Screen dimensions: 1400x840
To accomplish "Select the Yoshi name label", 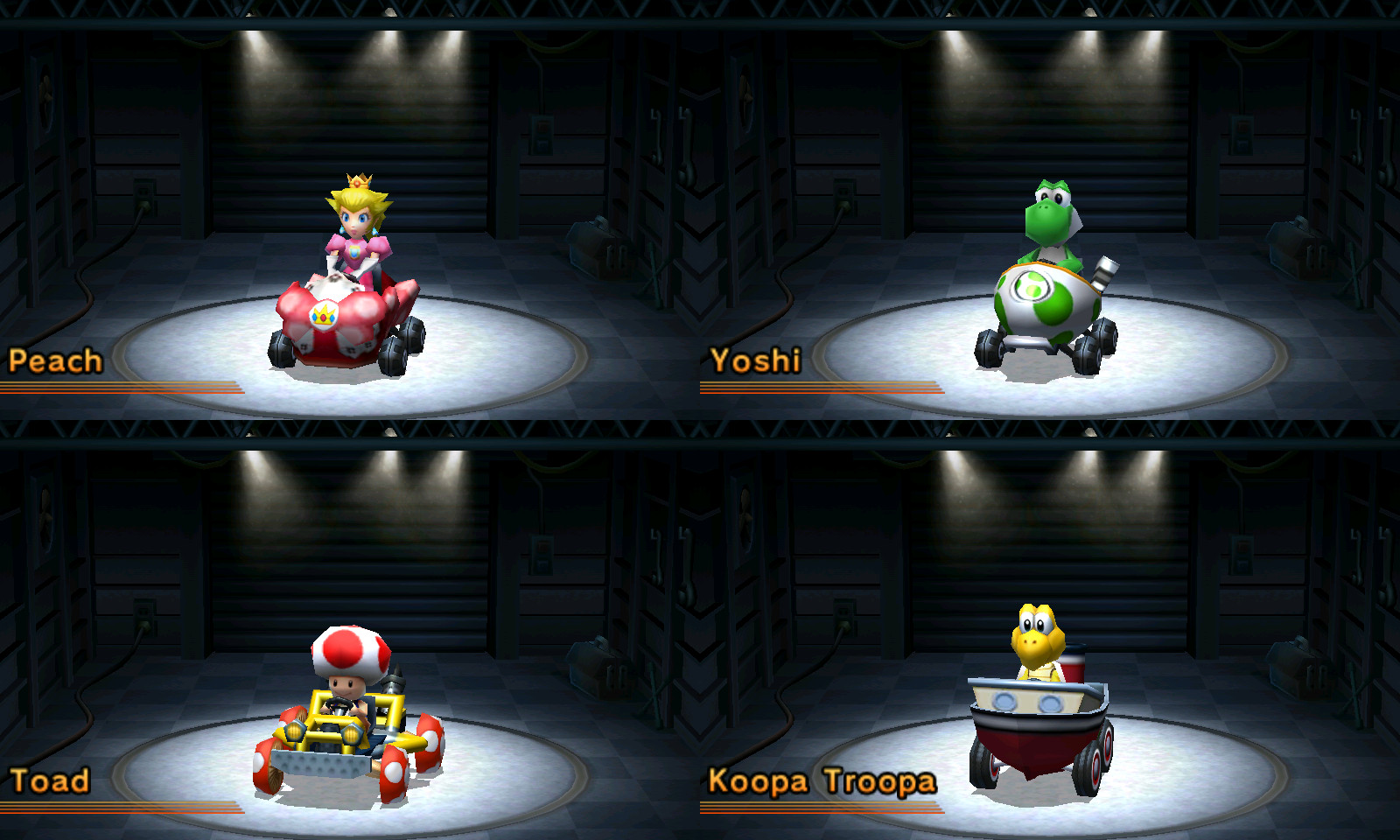I will pos(756,359).
